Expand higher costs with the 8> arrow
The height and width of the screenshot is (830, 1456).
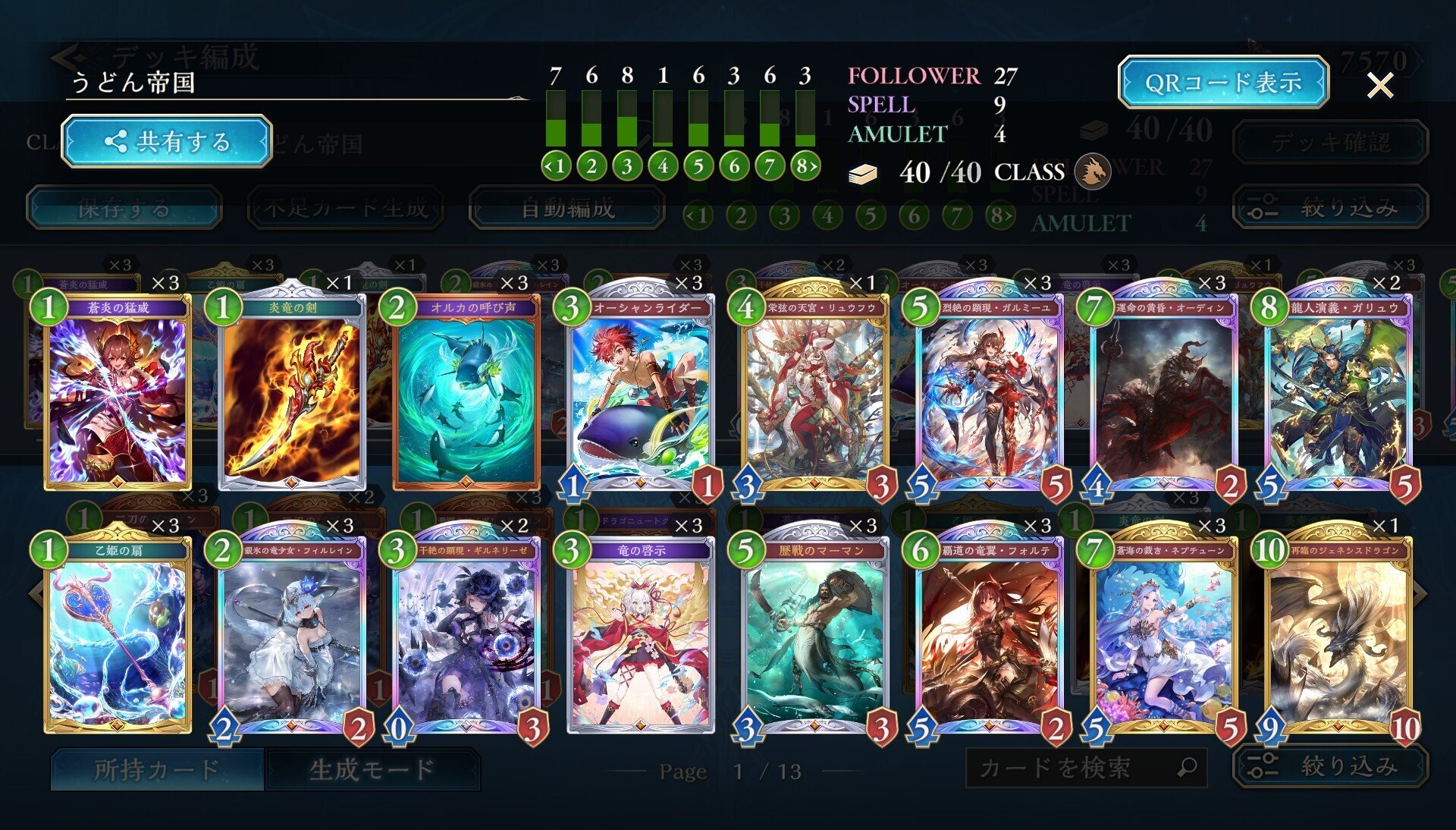point(811,165)
